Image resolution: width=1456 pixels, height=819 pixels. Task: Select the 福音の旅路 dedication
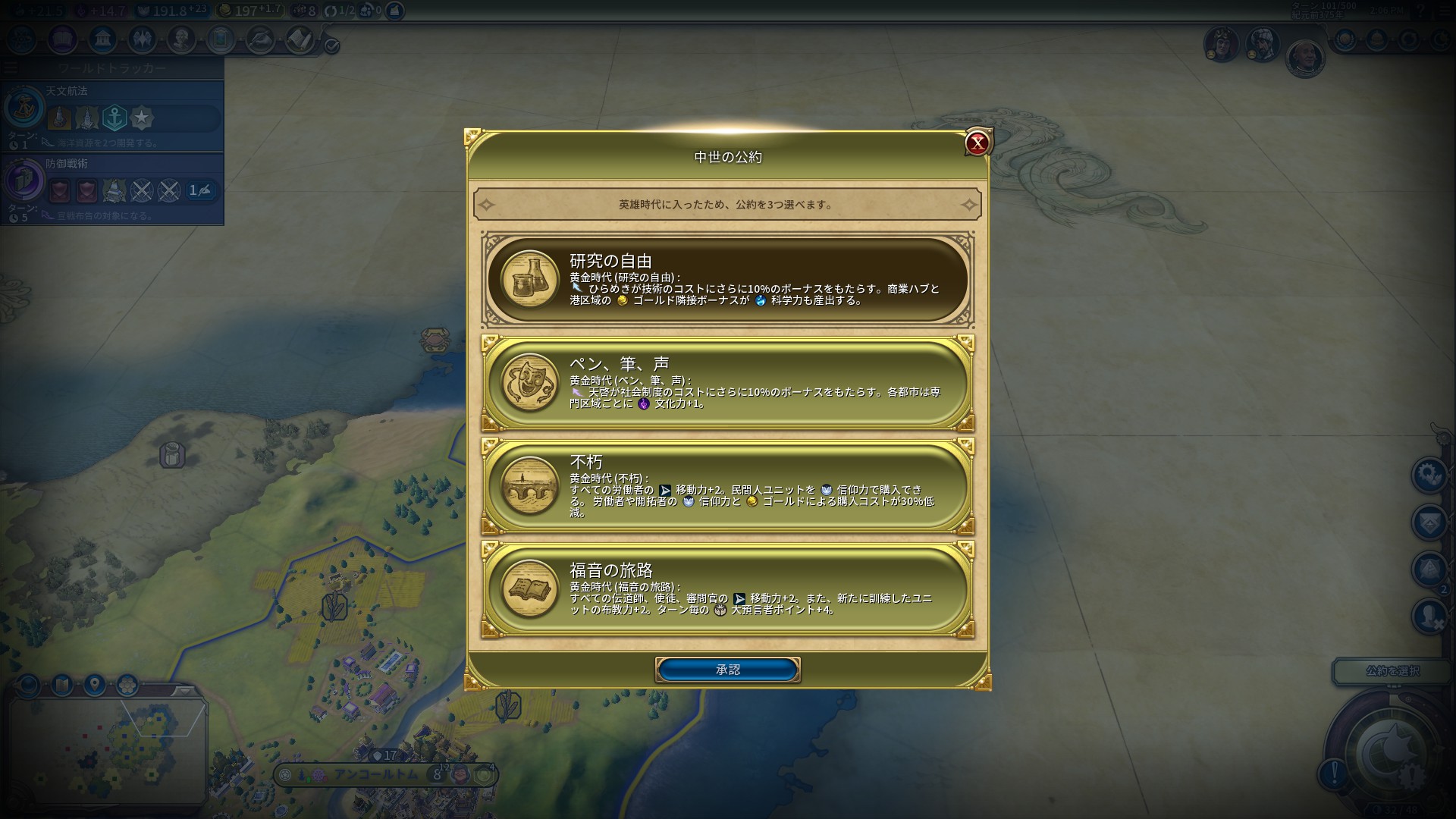(728, 588)
